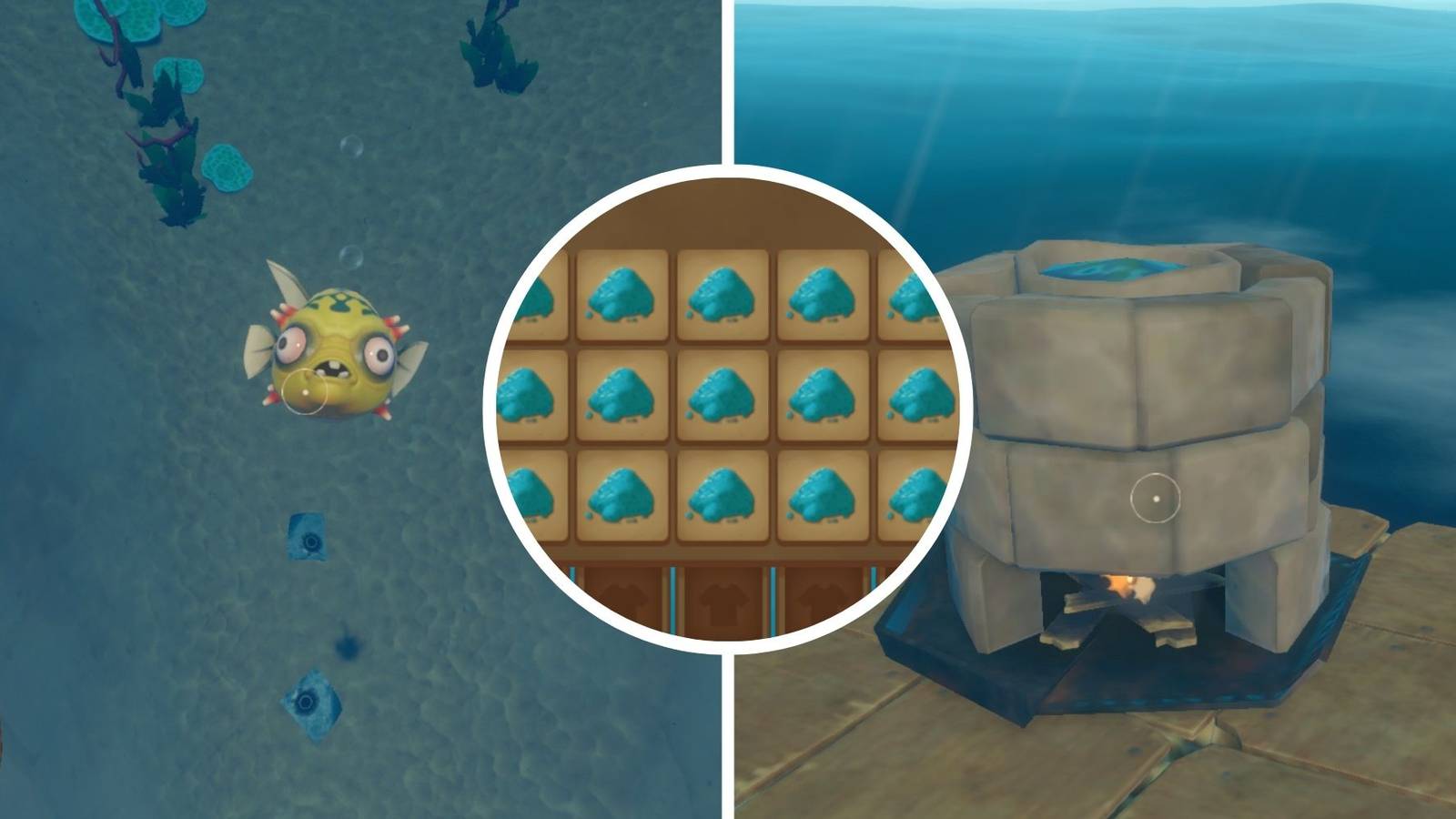
Task: Click the rightmost shirt equipment slot
Action: coord(824,596)
